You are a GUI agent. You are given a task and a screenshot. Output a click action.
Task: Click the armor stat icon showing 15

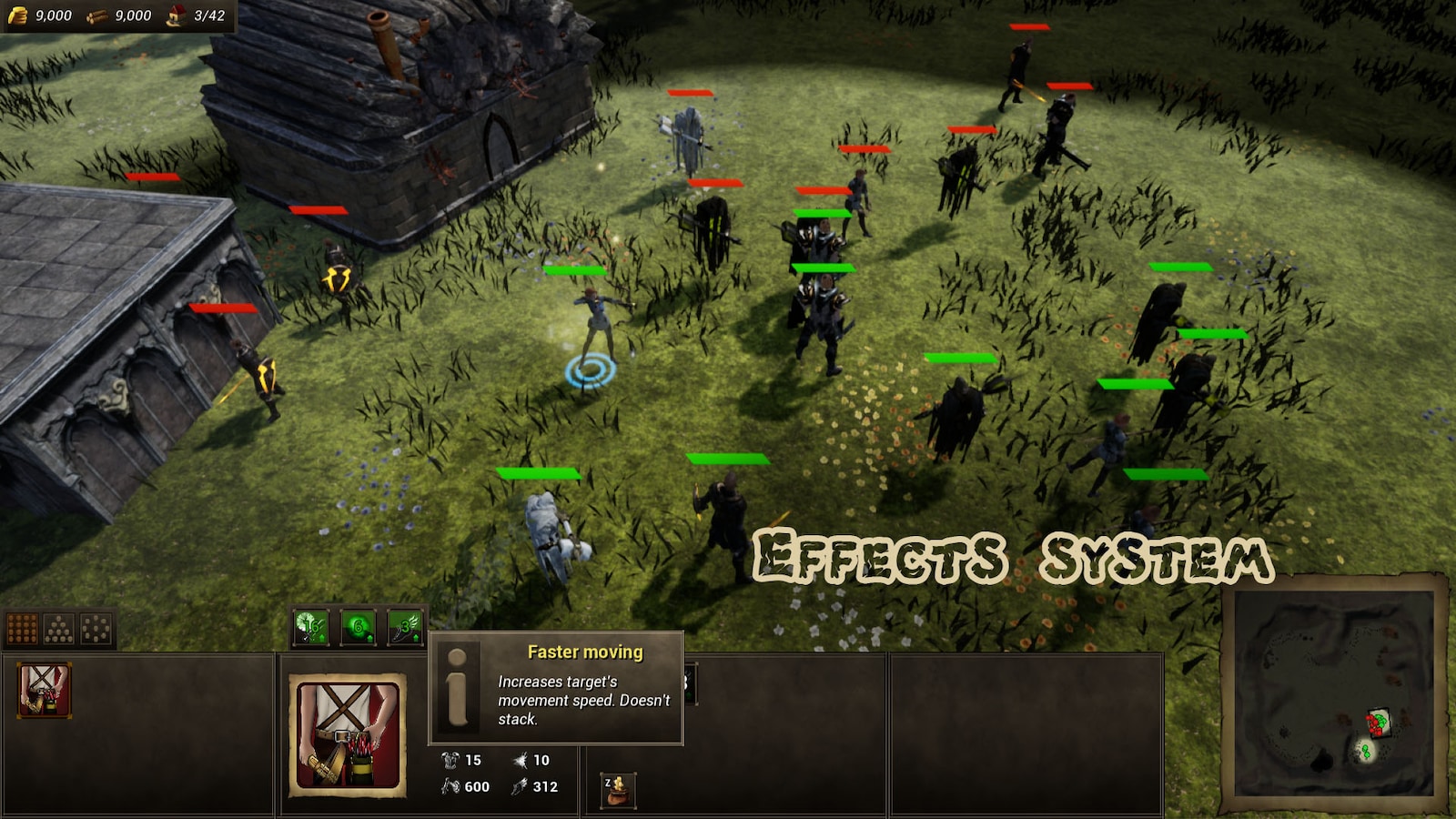(x=450, y=761)
